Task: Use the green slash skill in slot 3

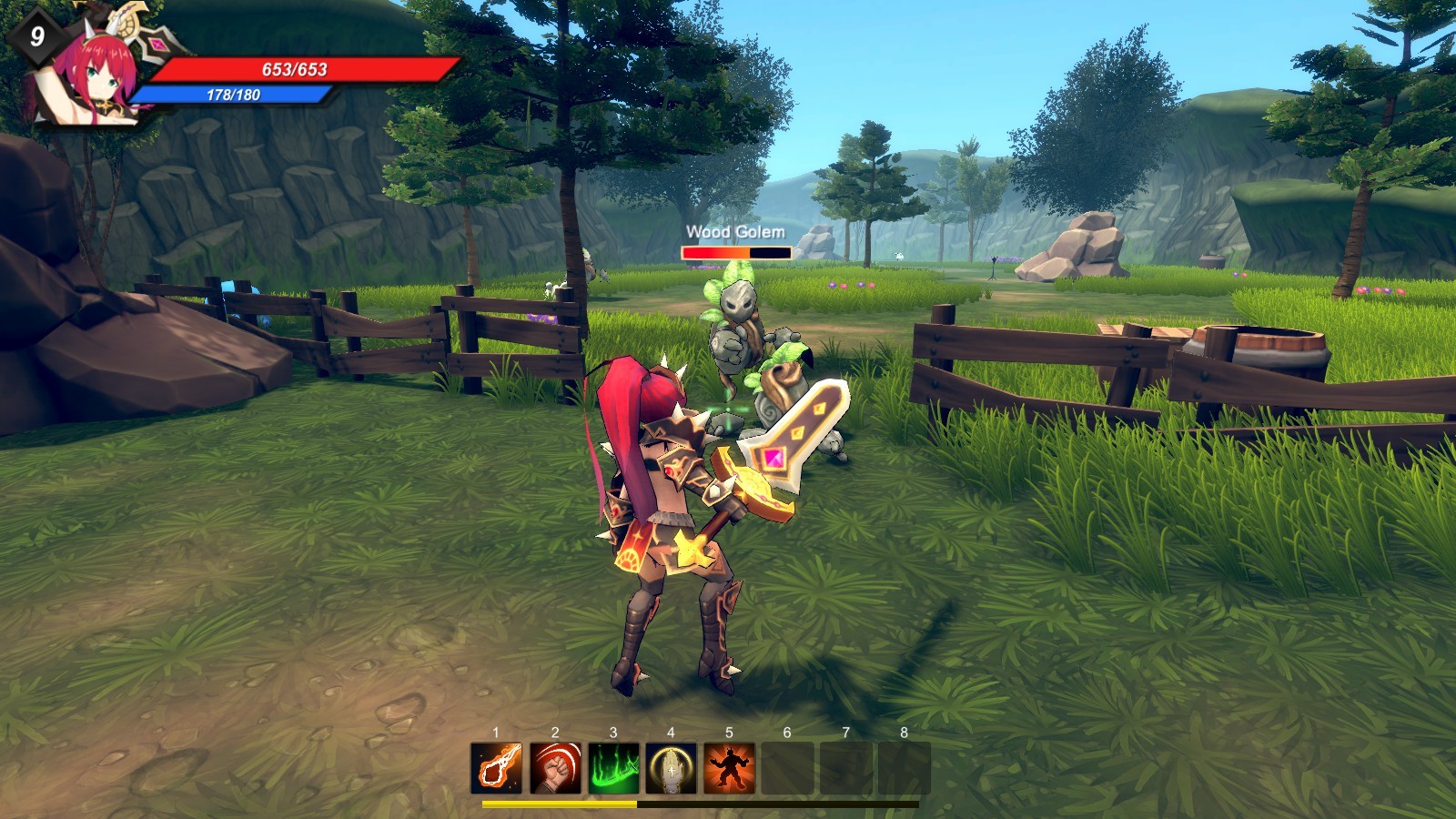Action: (613, 769)
